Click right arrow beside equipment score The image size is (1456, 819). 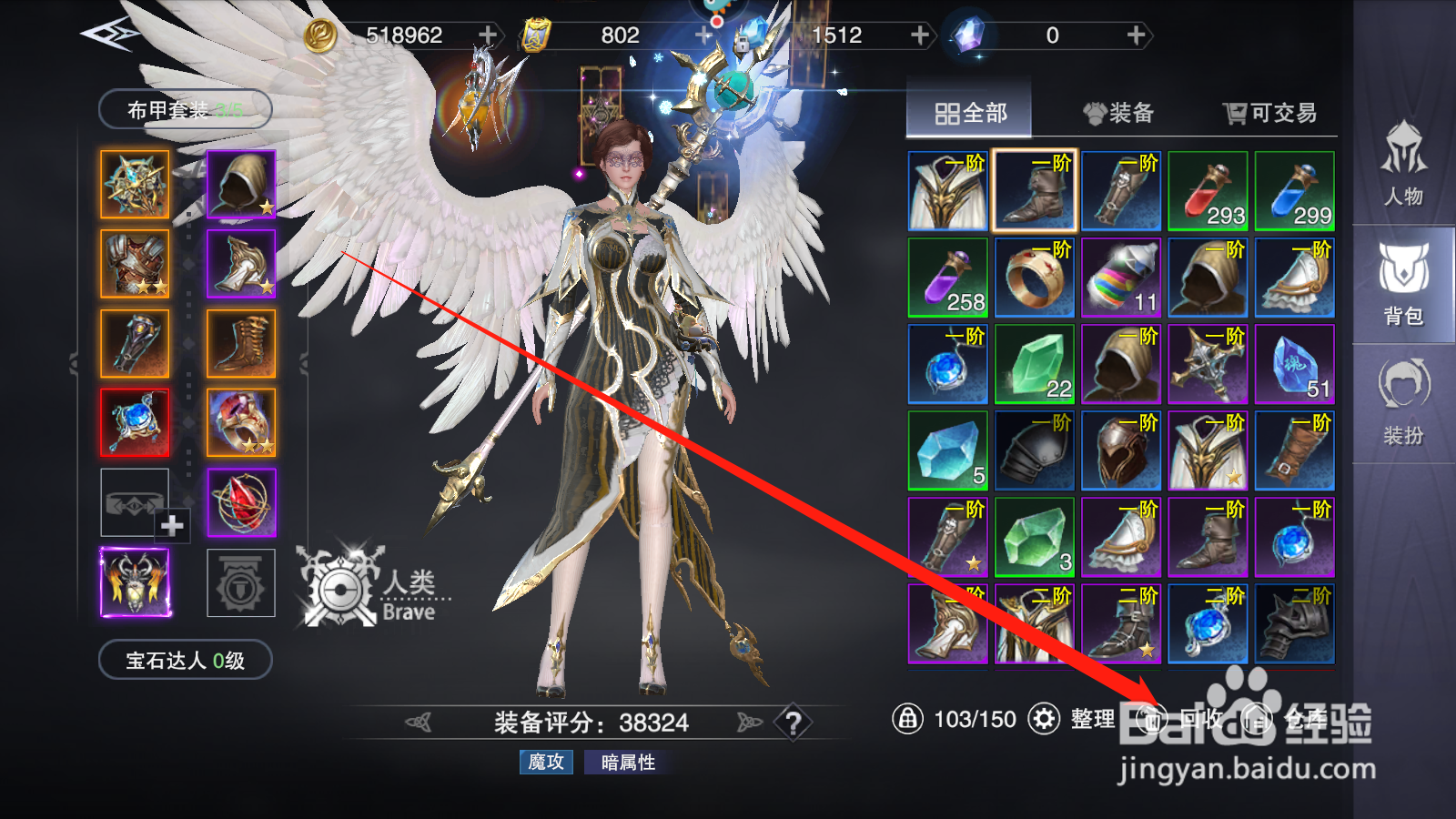pyautogui.click(x=746, y=721)
